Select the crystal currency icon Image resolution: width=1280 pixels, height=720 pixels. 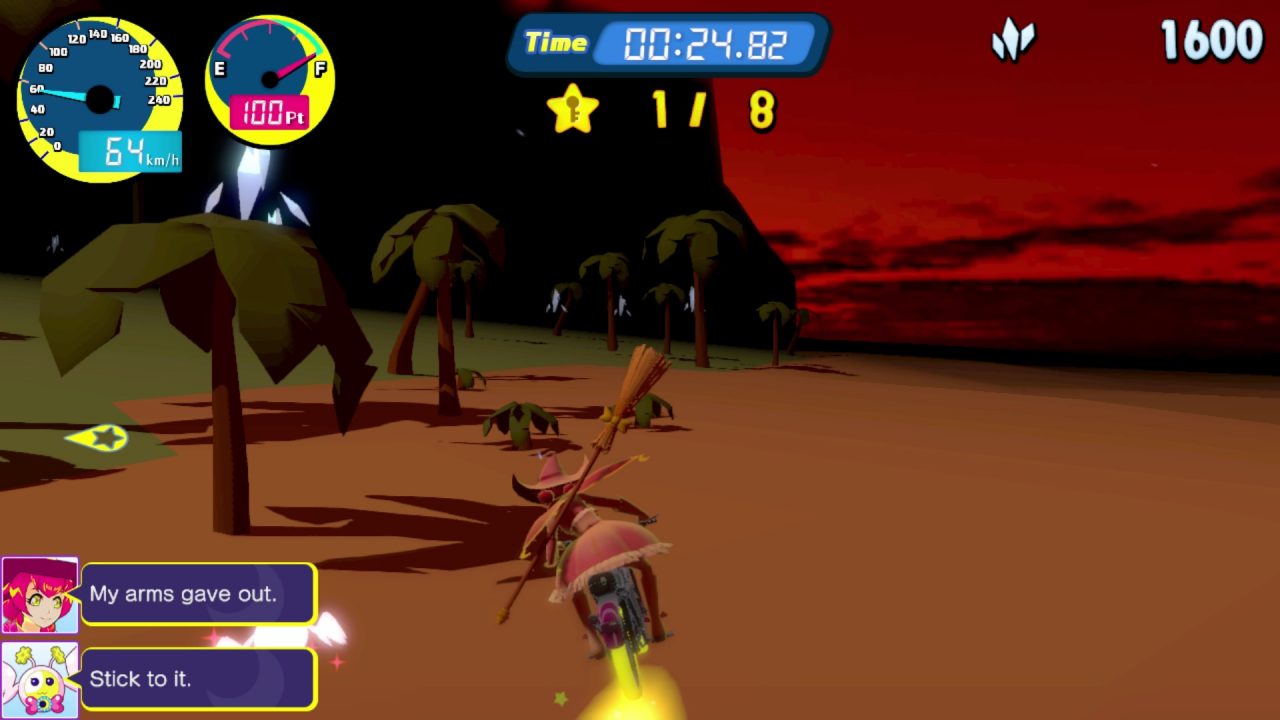tap(1013, 42)
